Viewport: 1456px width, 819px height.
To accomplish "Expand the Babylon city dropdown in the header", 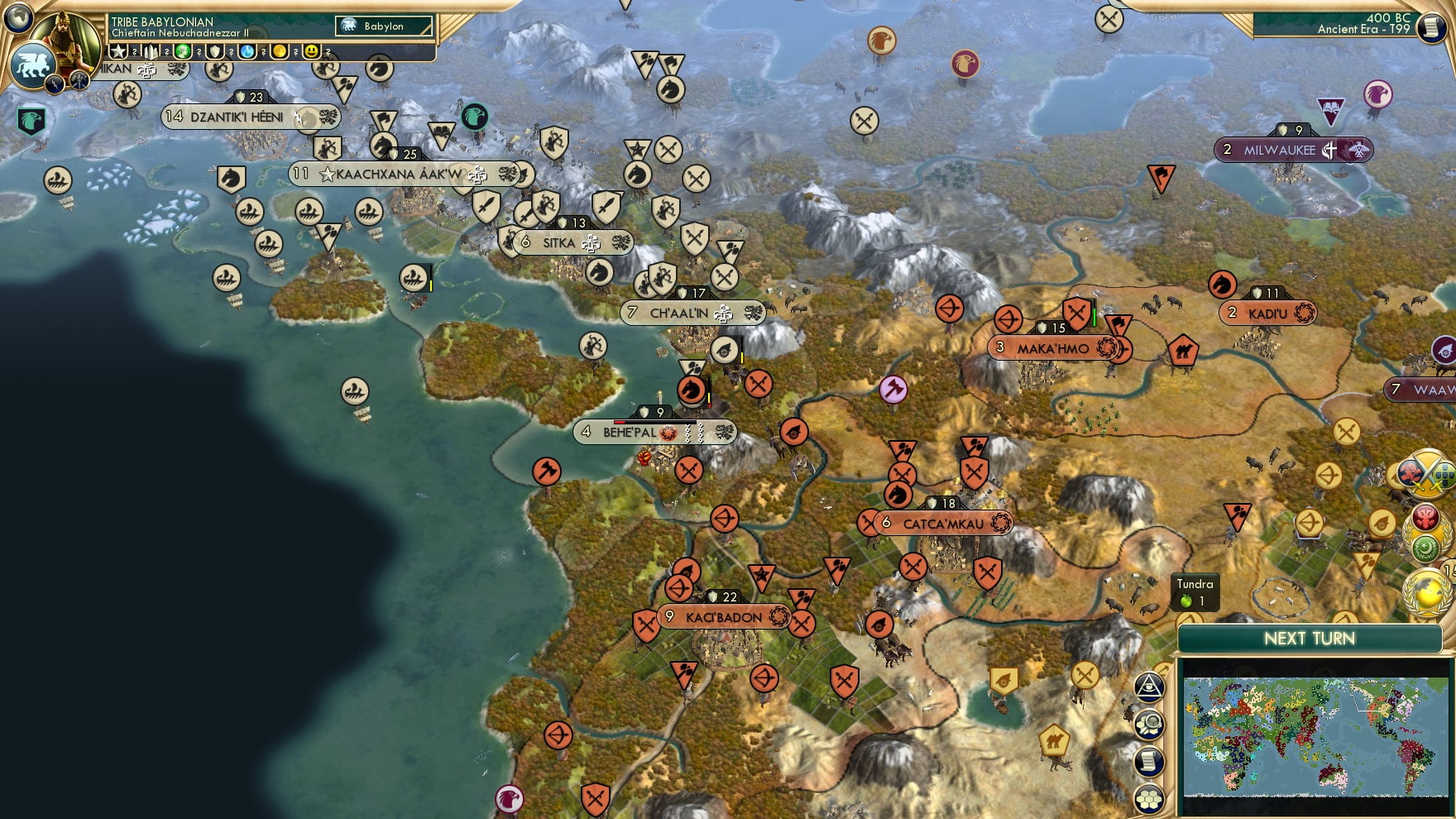I will 385,26.
